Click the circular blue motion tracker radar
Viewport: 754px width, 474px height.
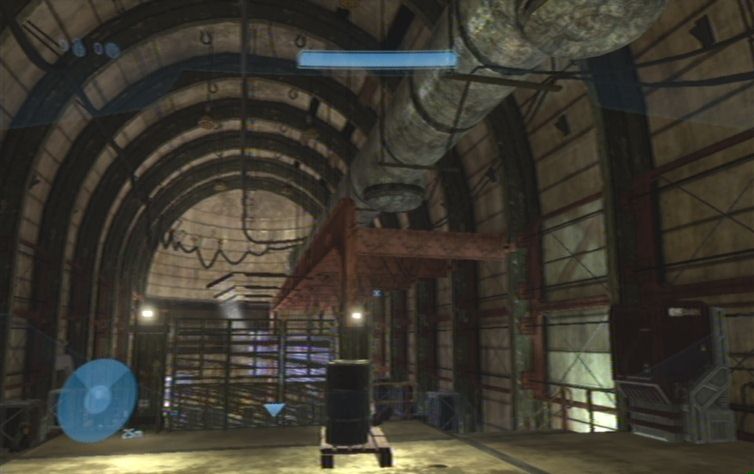pos(97,399)
